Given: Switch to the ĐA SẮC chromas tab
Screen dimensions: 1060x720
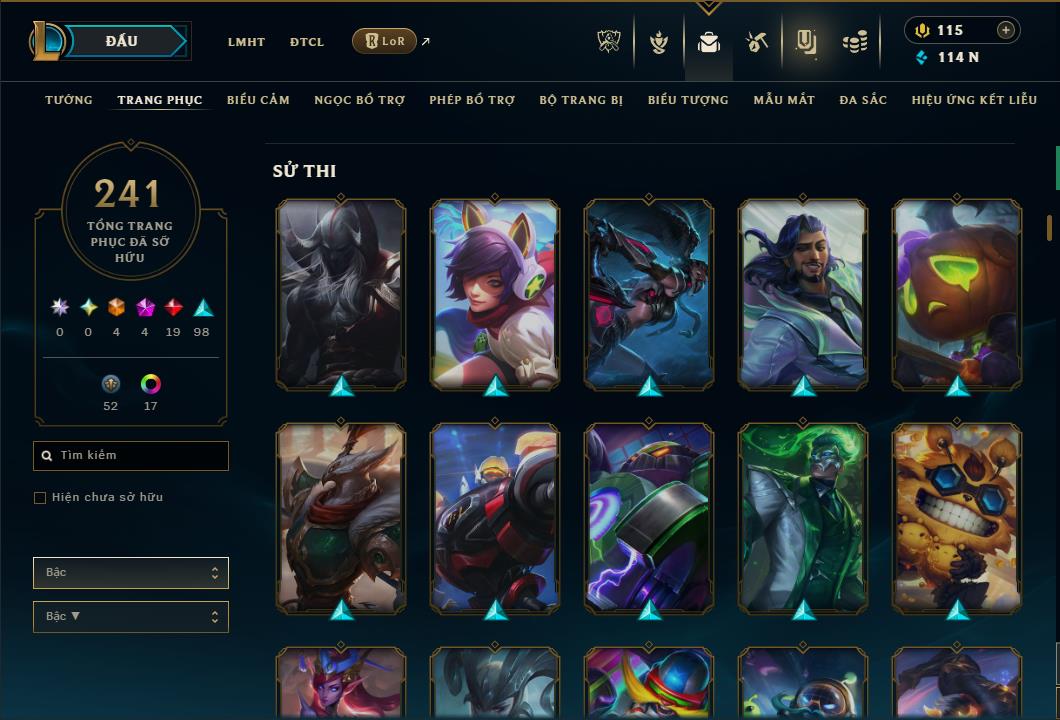Looking at the screenshot, I should [863, 100].
